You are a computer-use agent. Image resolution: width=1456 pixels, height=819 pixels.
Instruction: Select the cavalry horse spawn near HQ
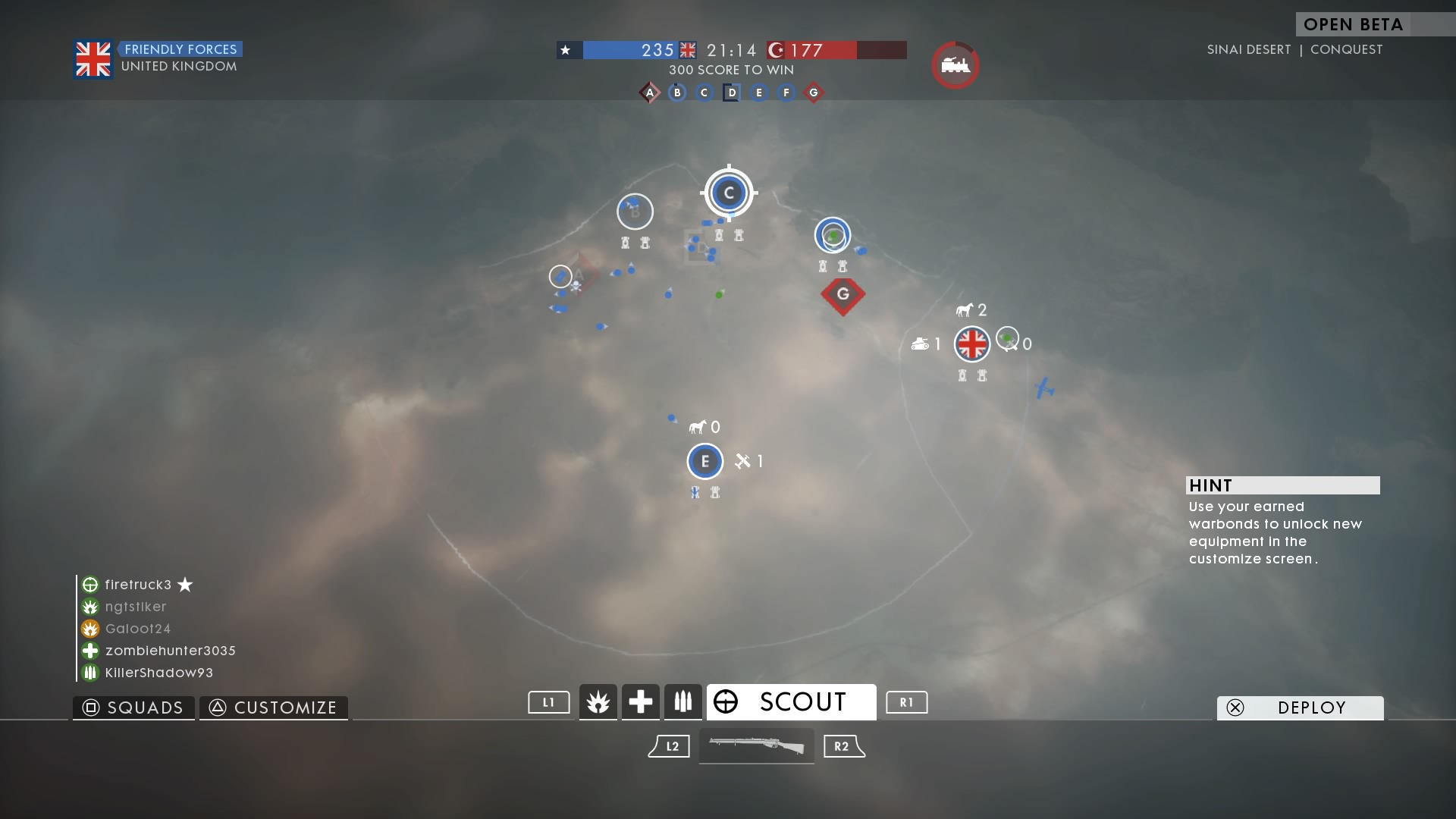point(965,310)
